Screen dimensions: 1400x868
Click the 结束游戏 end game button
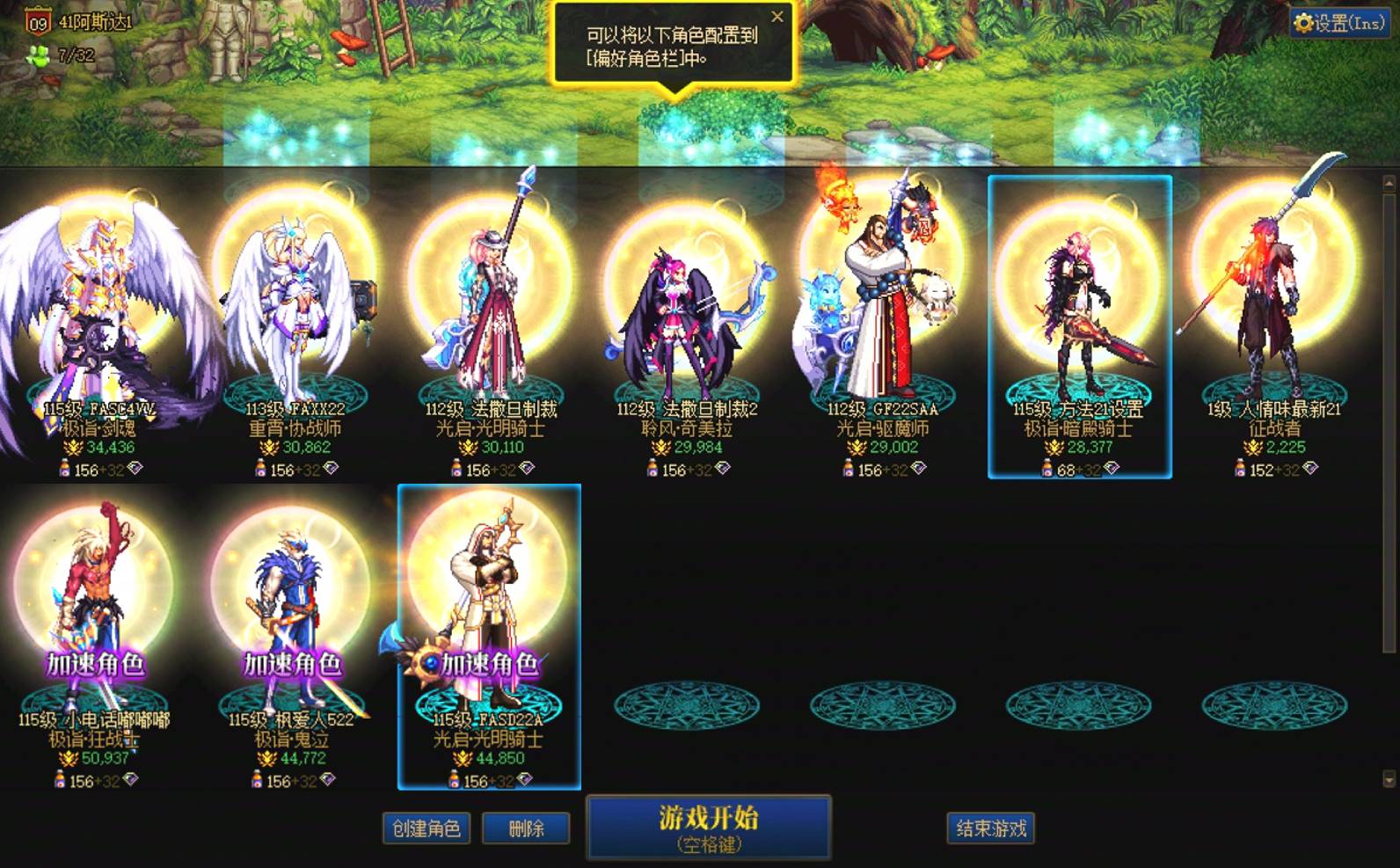pos(989,827)
